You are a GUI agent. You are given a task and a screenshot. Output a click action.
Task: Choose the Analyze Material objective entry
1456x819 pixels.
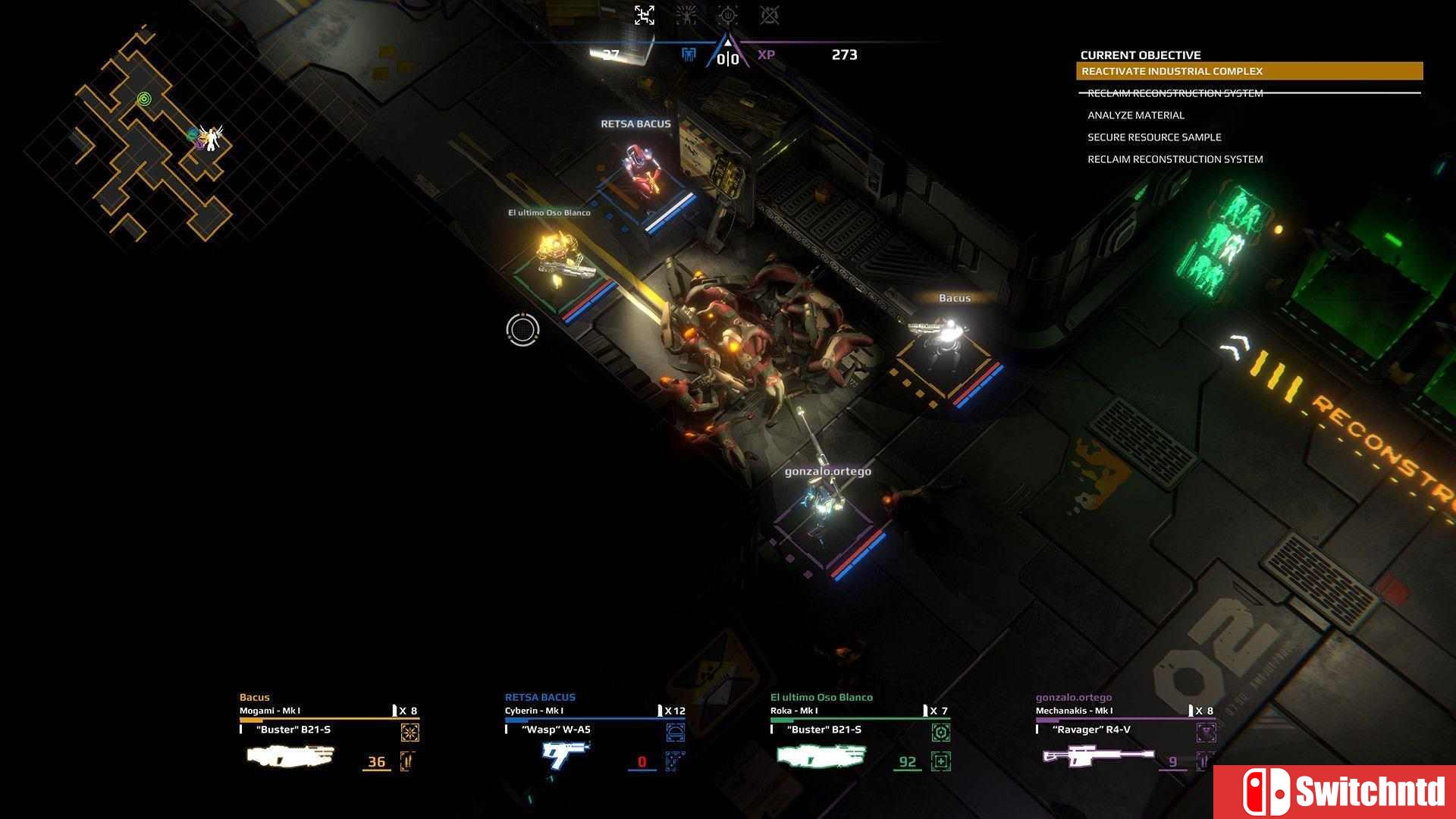tap(1135, 115)
